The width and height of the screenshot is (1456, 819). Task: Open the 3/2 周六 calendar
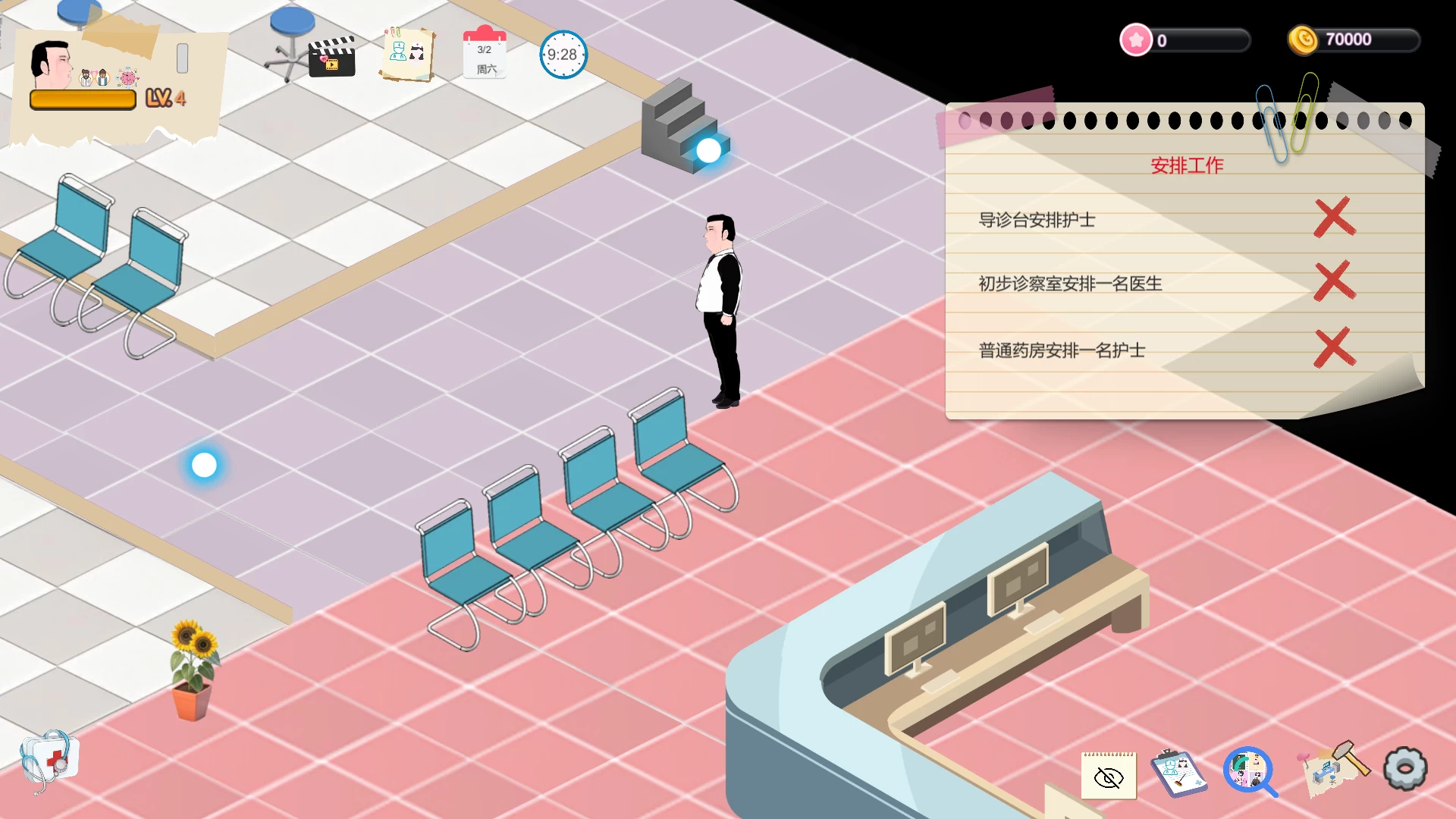(485, 55)
